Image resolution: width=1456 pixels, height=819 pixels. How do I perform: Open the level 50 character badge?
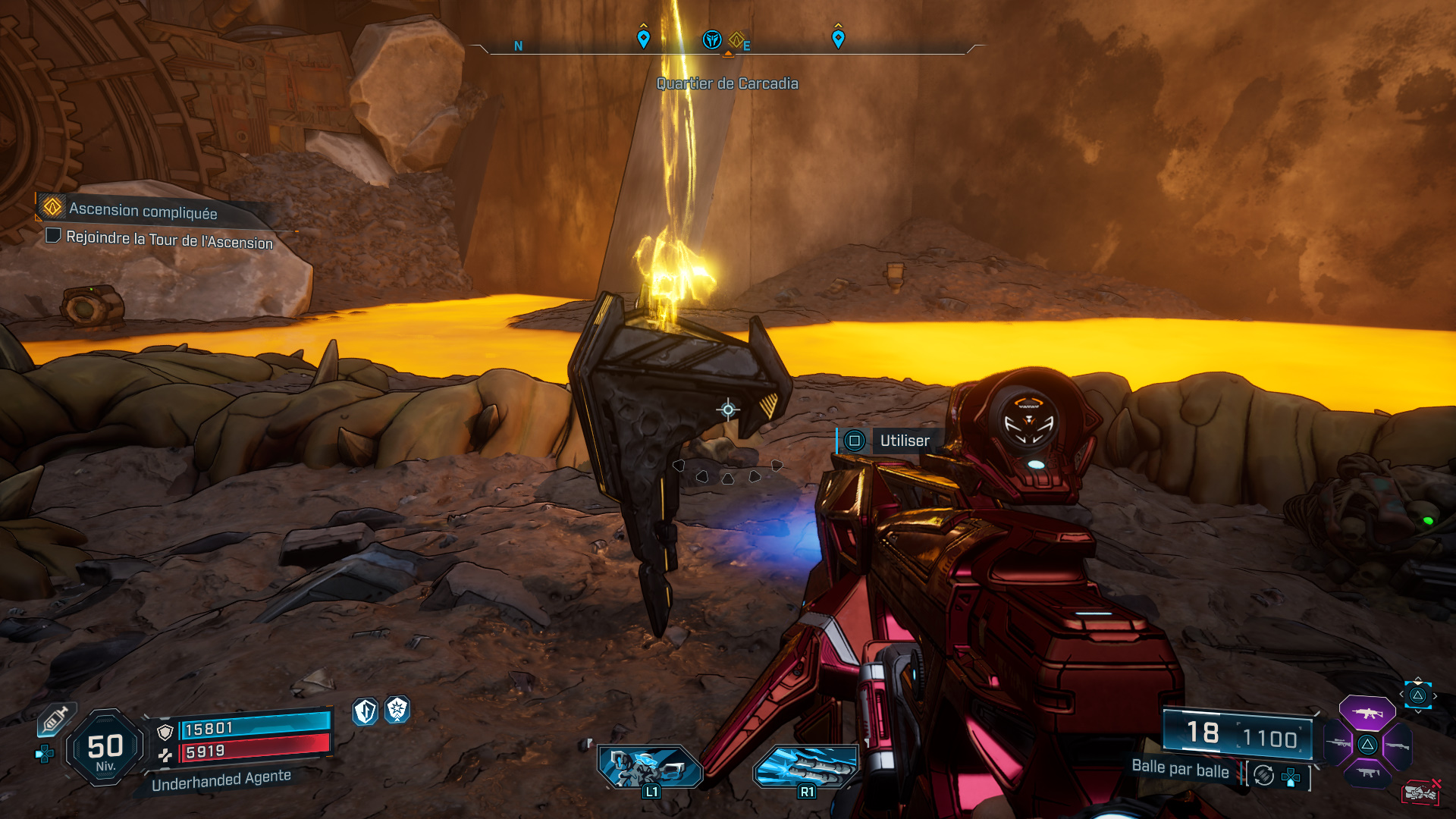(x=105, y=748)
